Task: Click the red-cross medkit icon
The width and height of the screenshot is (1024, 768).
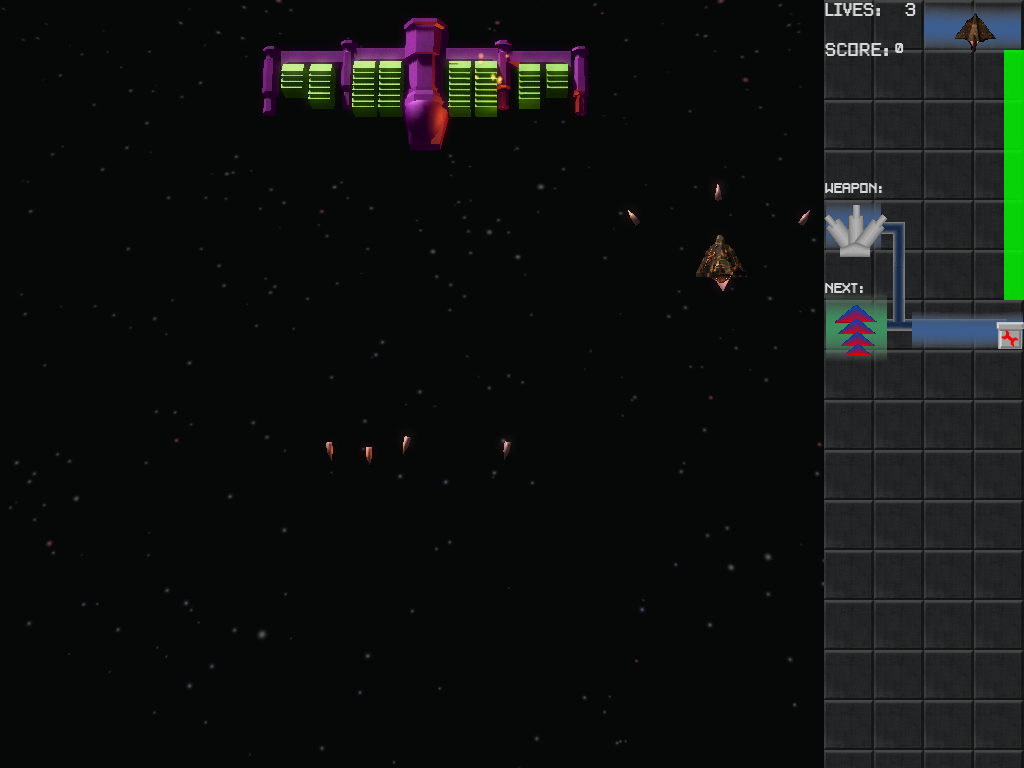Action: (1010, 337)
